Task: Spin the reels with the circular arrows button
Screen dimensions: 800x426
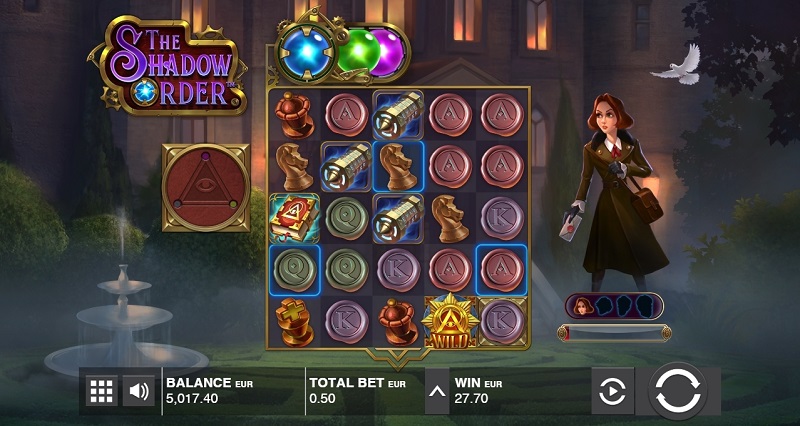Action: click(678, 391)
